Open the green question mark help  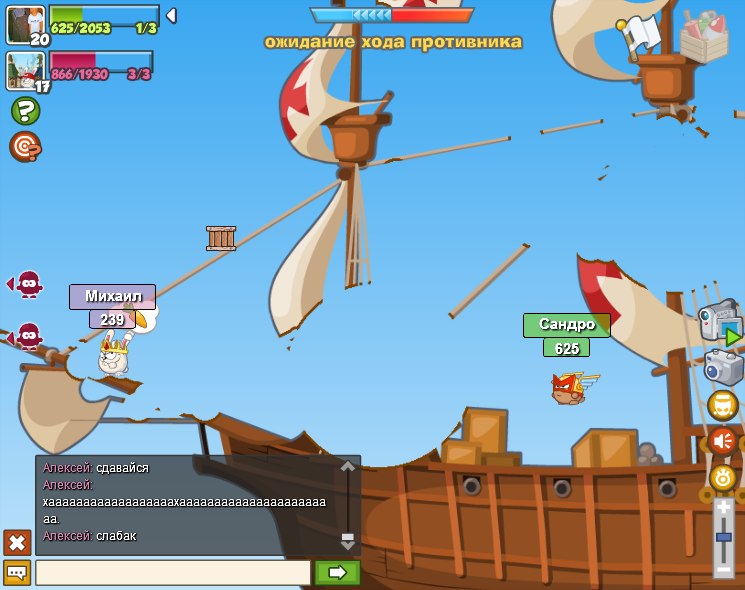tap(25, 110)
